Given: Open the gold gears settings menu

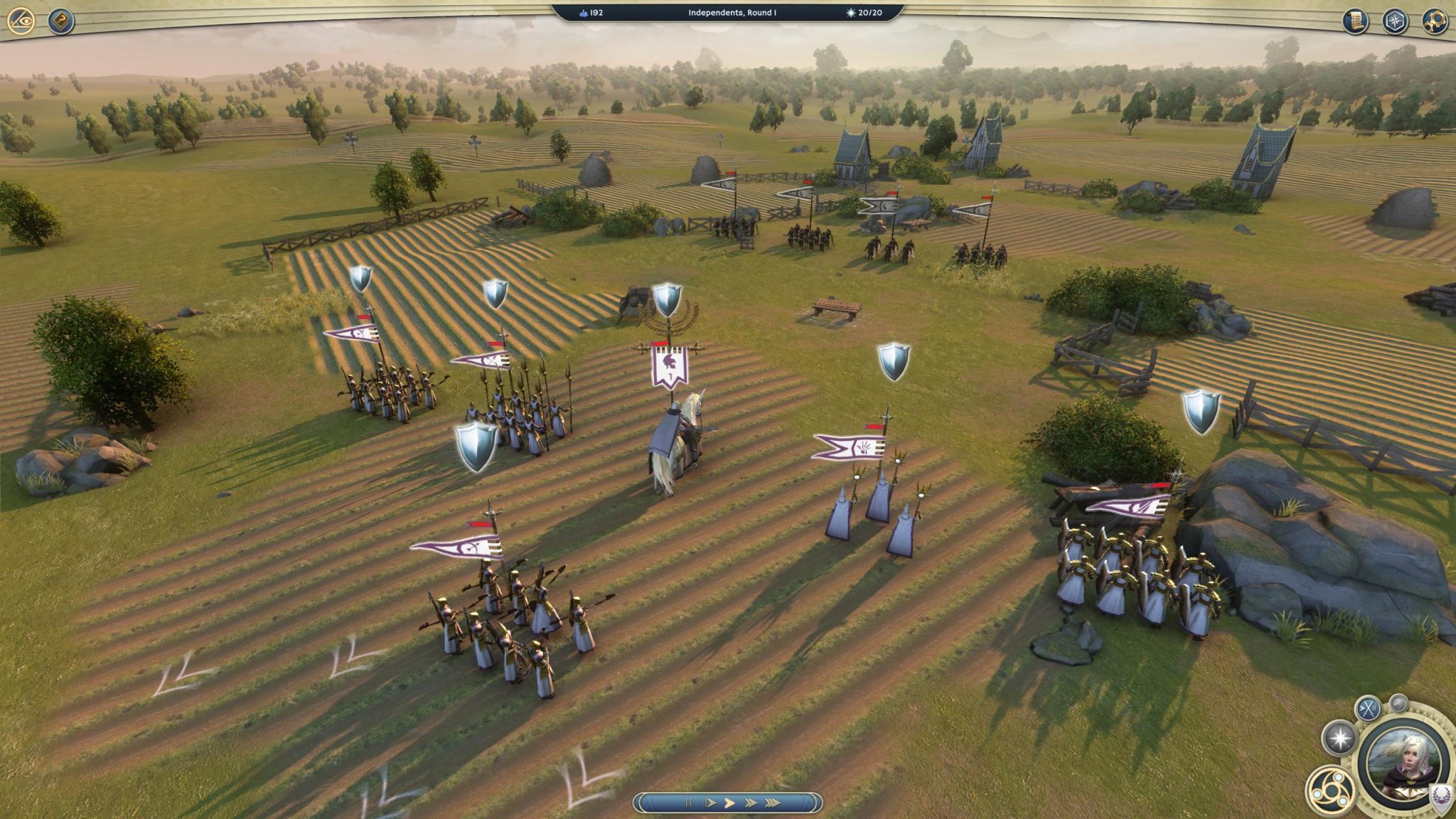Looking at the screenshot, I should tap(1434, 21).
